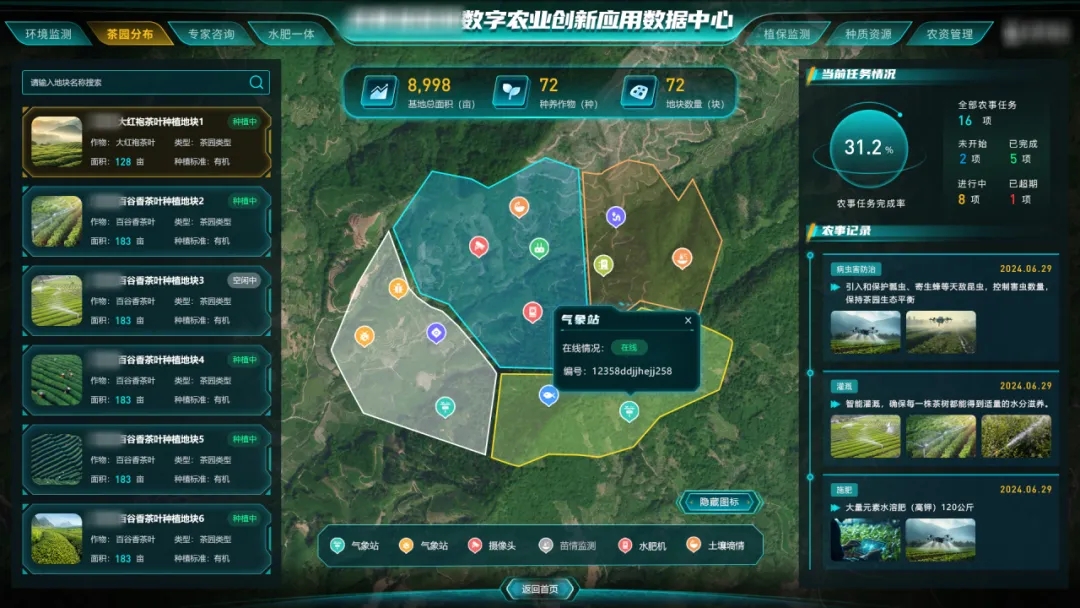
Task: Select the 水肥机 legend entry
Action: tap(641, 546)
